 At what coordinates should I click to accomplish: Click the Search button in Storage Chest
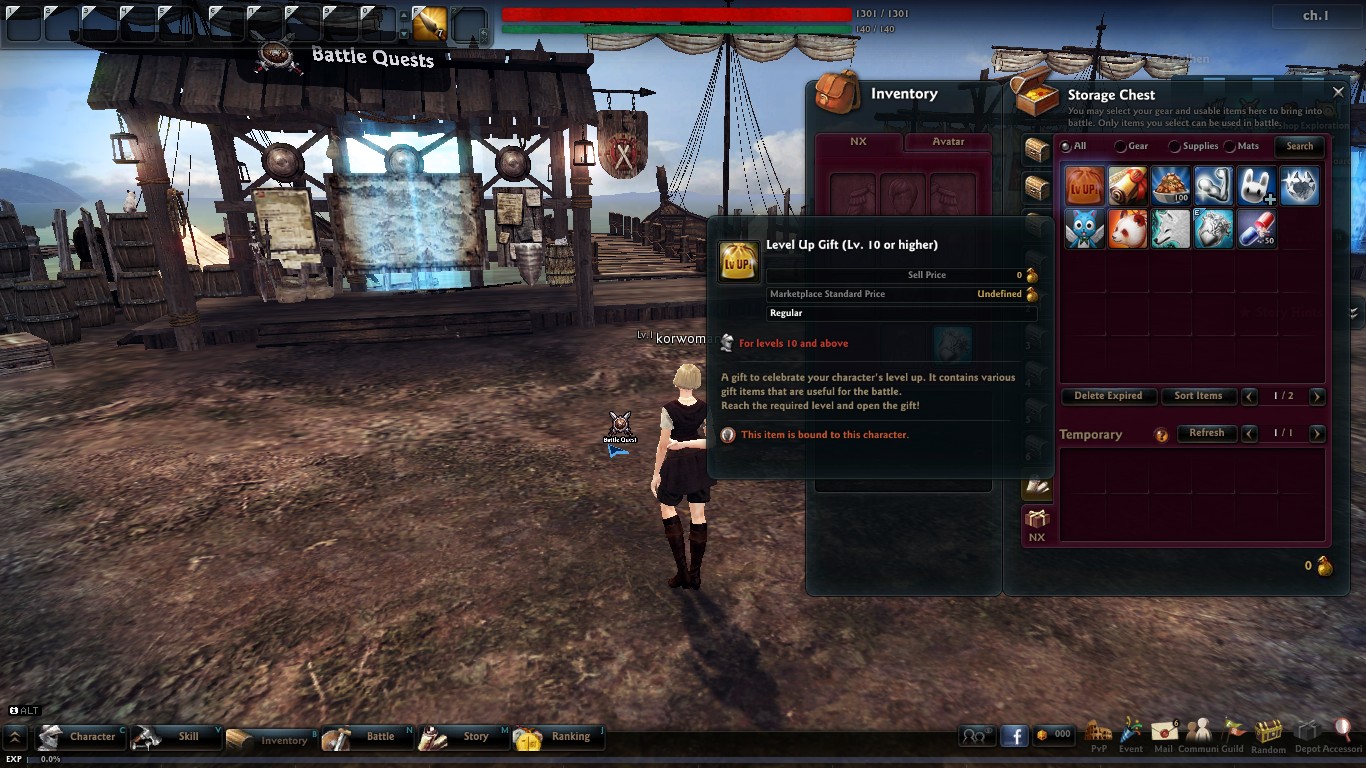click(1299, 146)
